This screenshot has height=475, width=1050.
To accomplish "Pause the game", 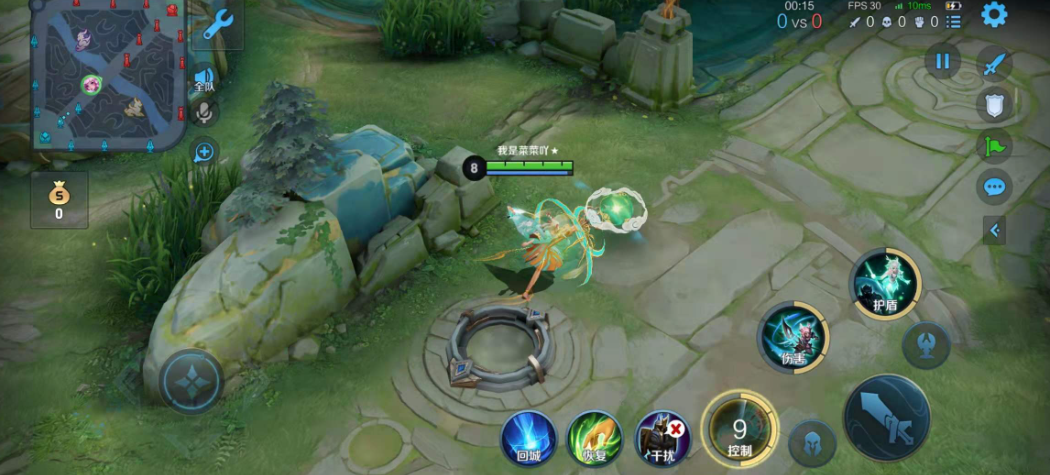I will (x=941, y=61).
